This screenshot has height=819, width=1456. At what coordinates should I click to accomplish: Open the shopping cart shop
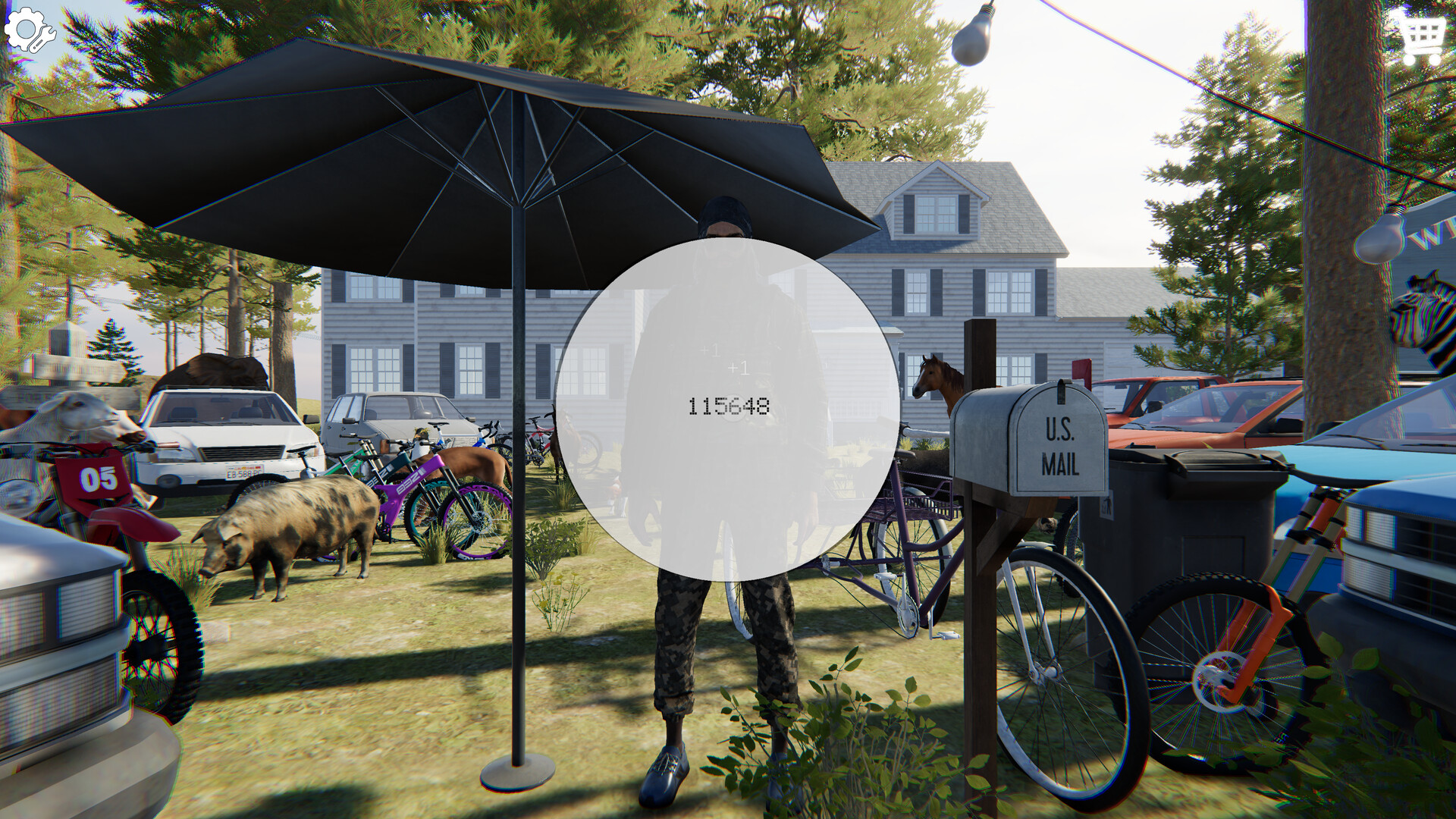[1421, 35]
